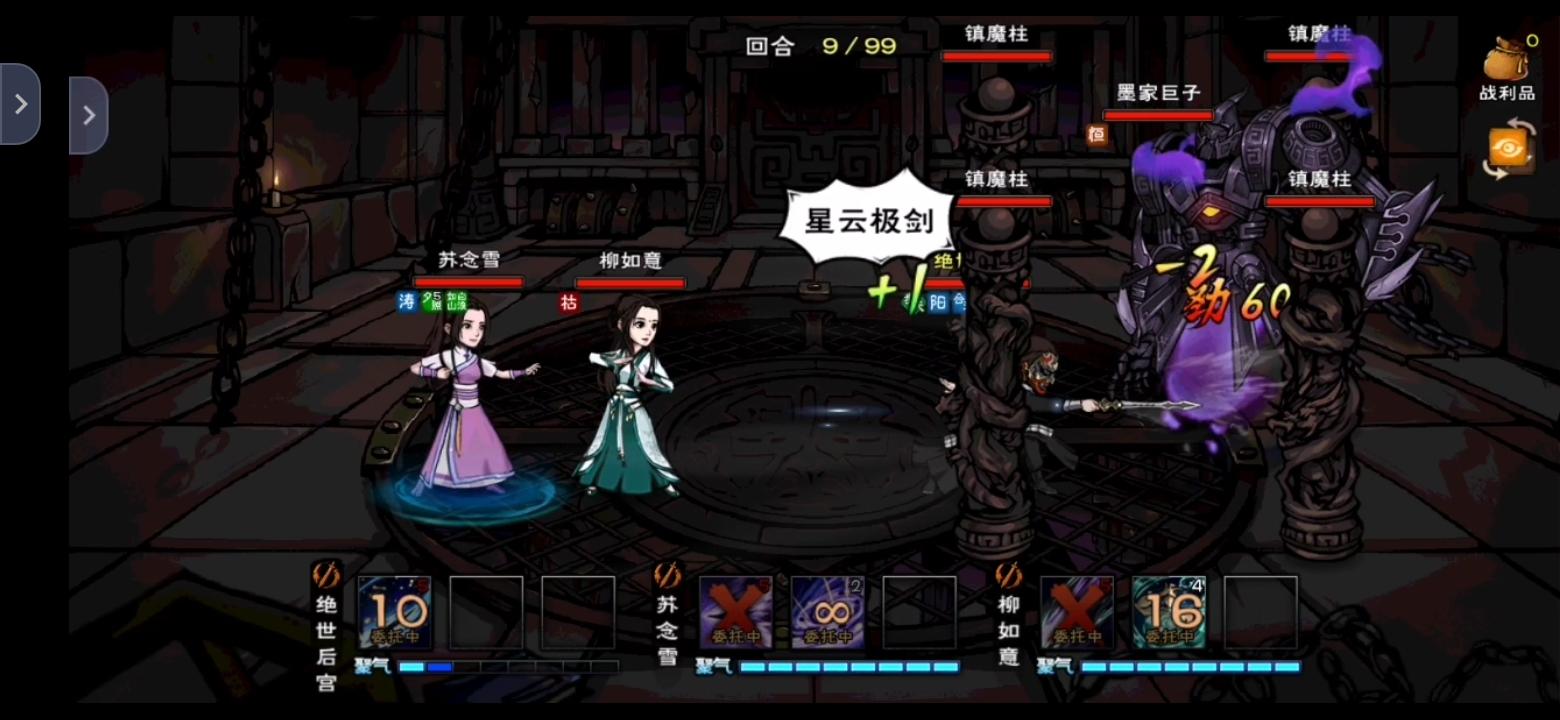Tap the 苏念雪 character name label
1560x720 pixels.
[472, 260]
